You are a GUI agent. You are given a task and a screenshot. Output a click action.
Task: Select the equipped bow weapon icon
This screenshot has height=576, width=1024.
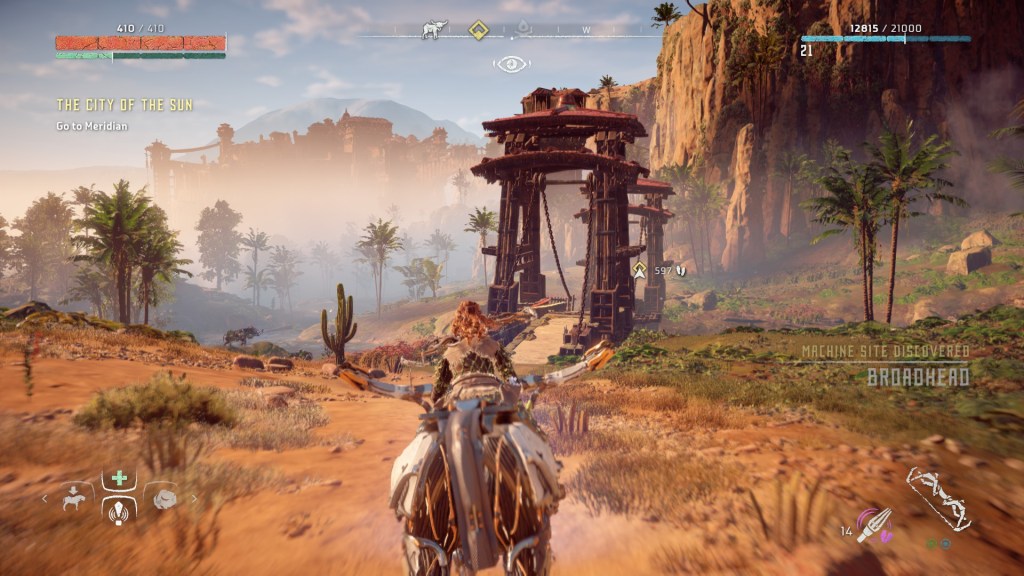click(939, 498)
